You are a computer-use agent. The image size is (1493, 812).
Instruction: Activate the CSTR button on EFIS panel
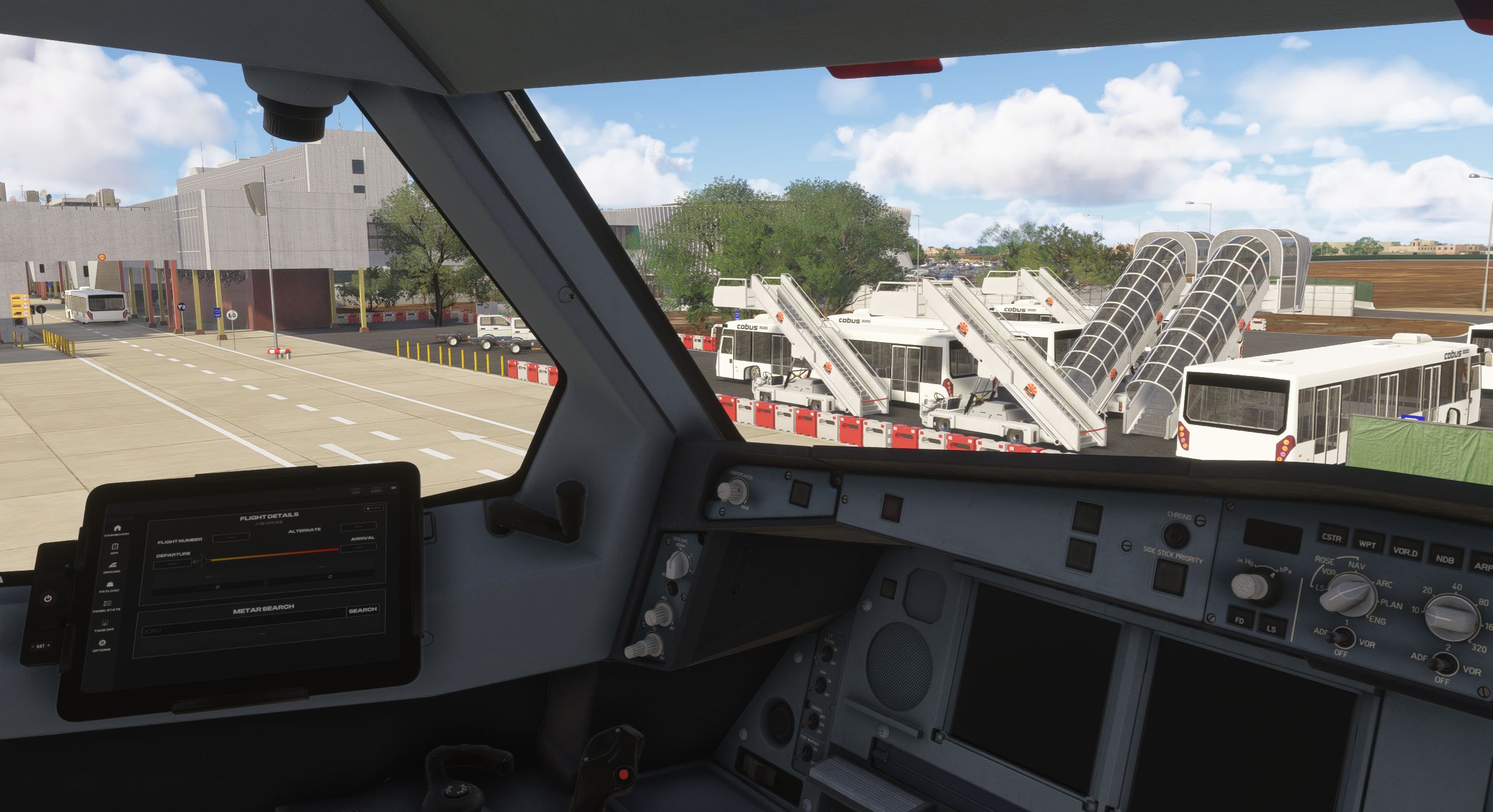click(x=1332, y=537)
